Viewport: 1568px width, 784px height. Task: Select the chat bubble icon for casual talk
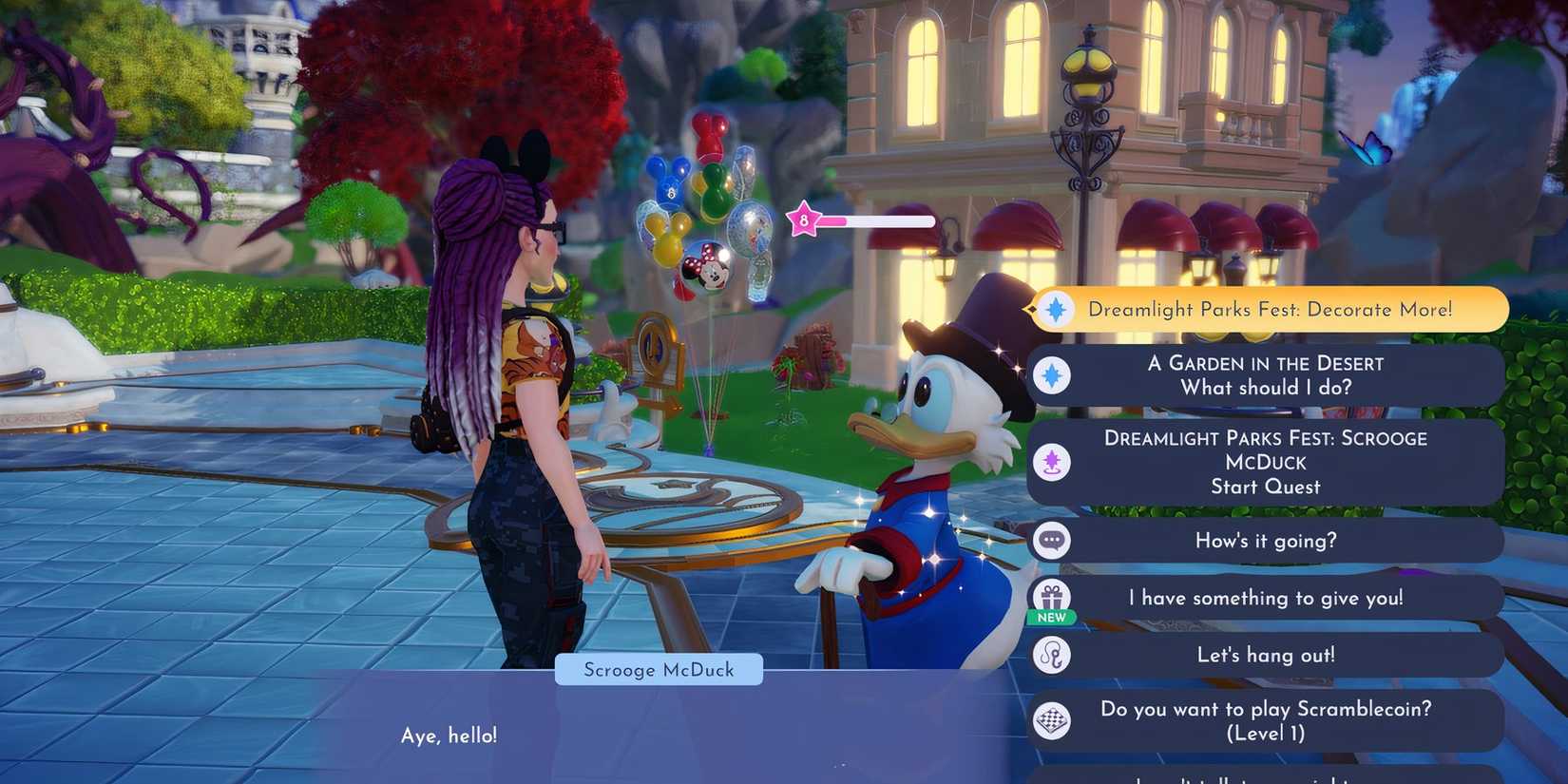click(x=1050, y=540)
